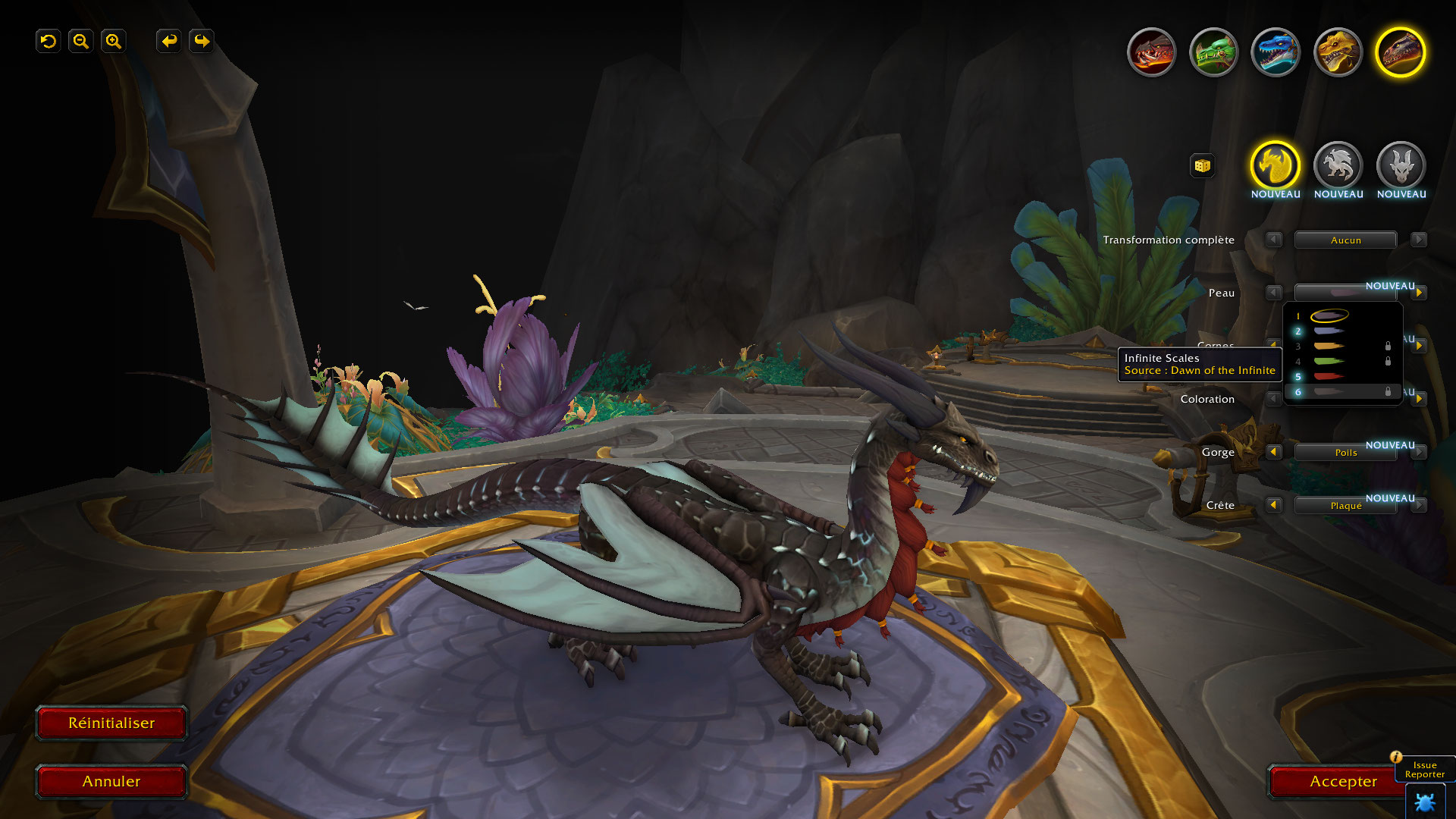
Task: Open the Issue Reporter bug icon
Action: (1424, 802)
